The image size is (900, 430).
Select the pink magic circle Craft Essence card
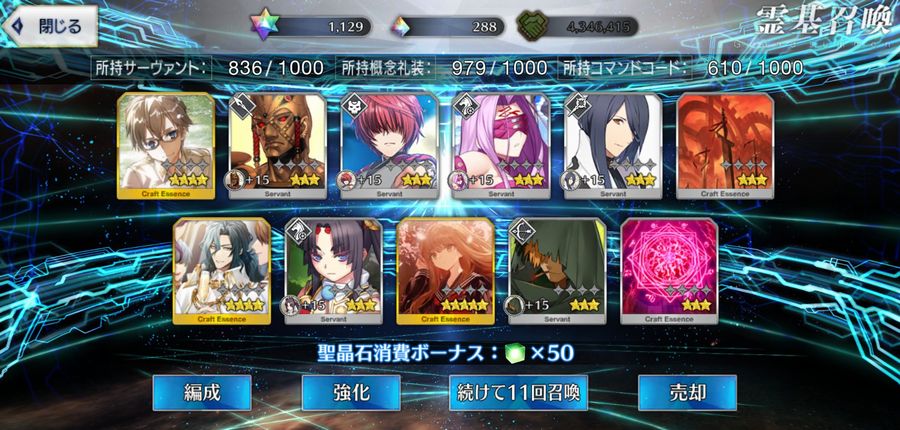pyautogui.click(x=669, y=270)
